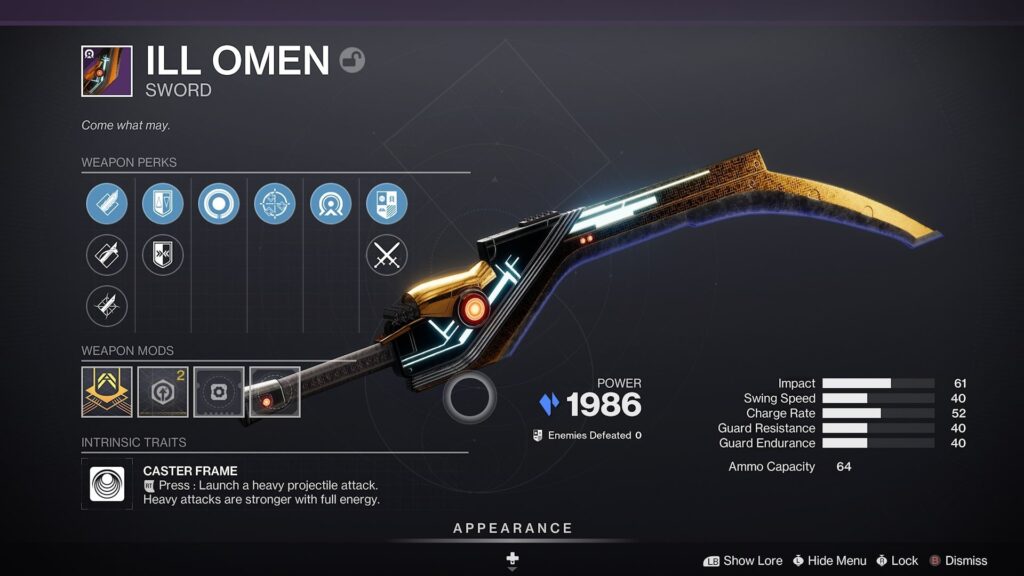This screenshot has height=576, width=1024.
Task: Select the blue heraldic shield perk
Action: pyautogui.click(x=386, y=203)
